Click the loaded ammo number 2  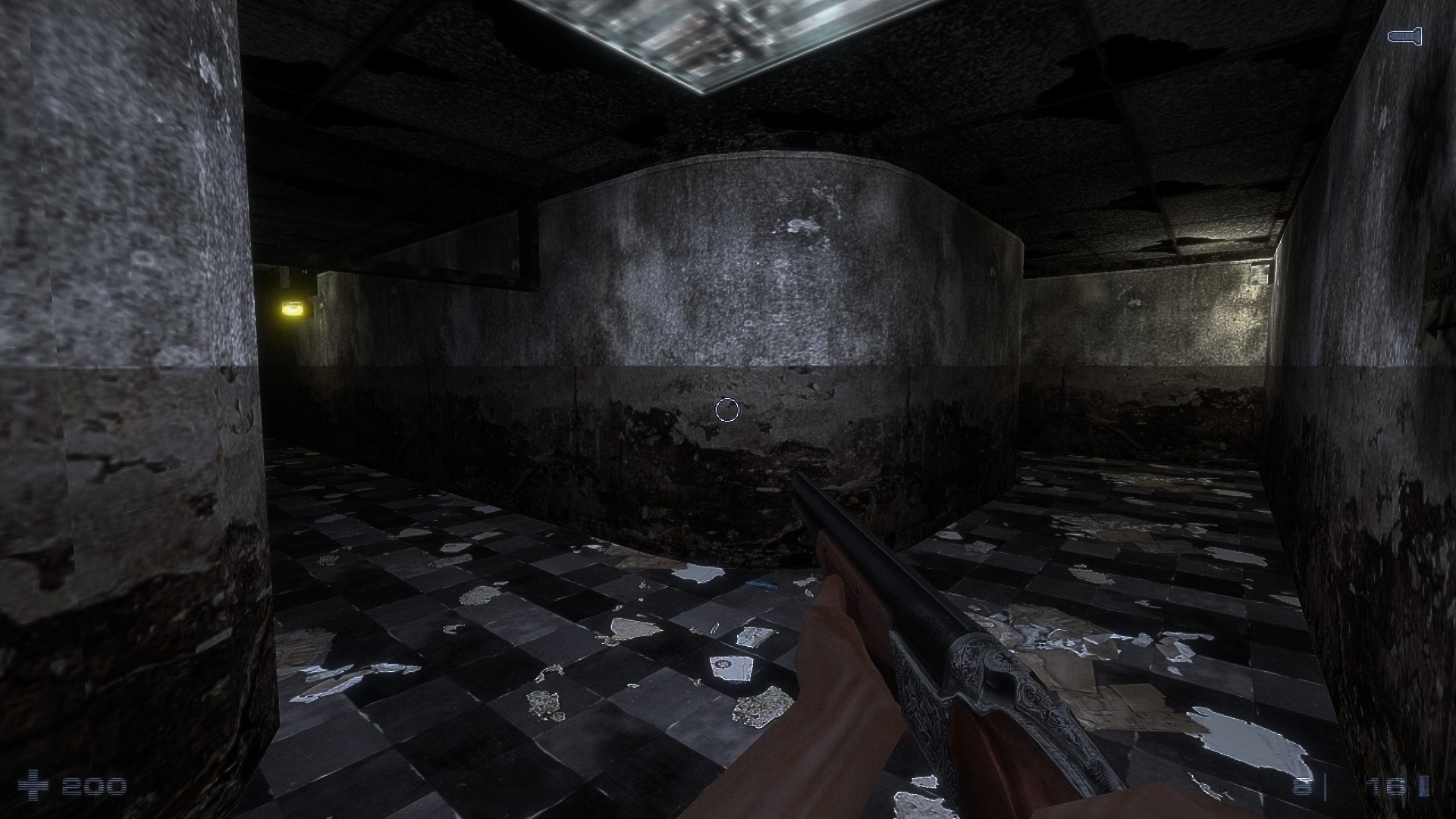click(1302, 786)
